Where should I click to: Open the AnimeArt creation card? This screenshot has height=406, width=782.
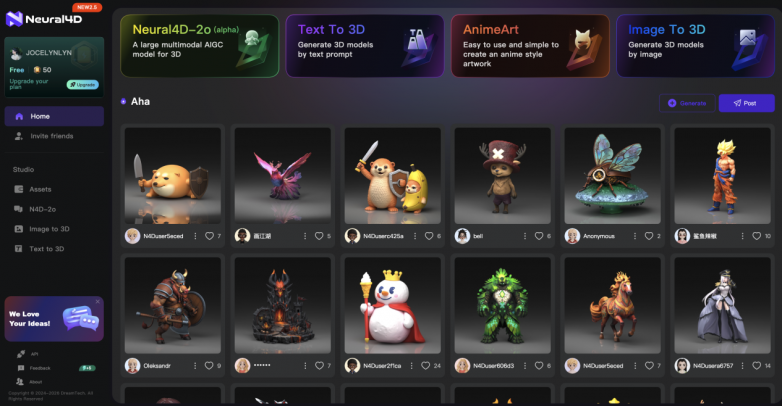528,46
